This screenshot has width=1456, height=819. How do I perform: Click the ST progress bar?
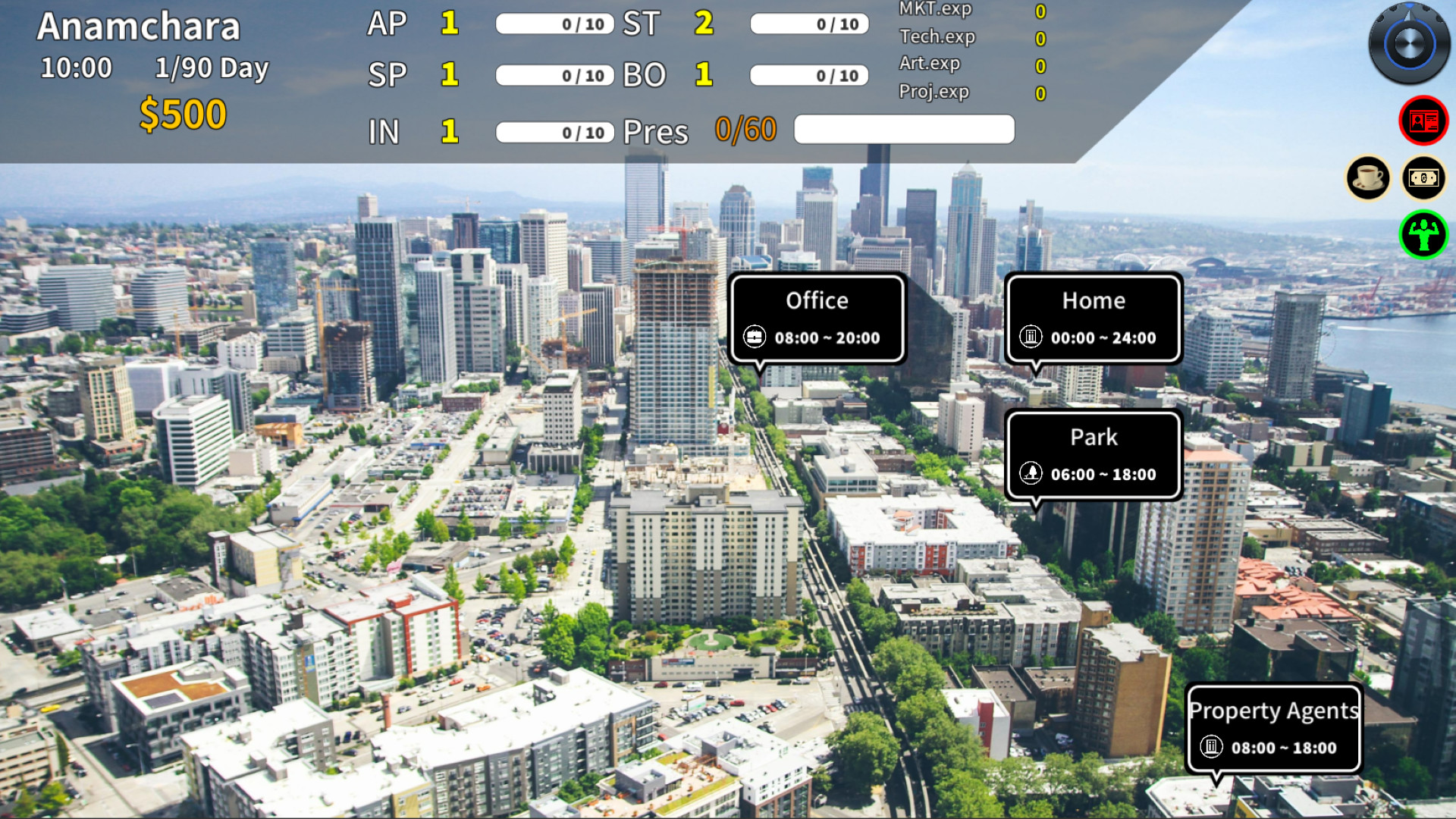tap(808, 24)
